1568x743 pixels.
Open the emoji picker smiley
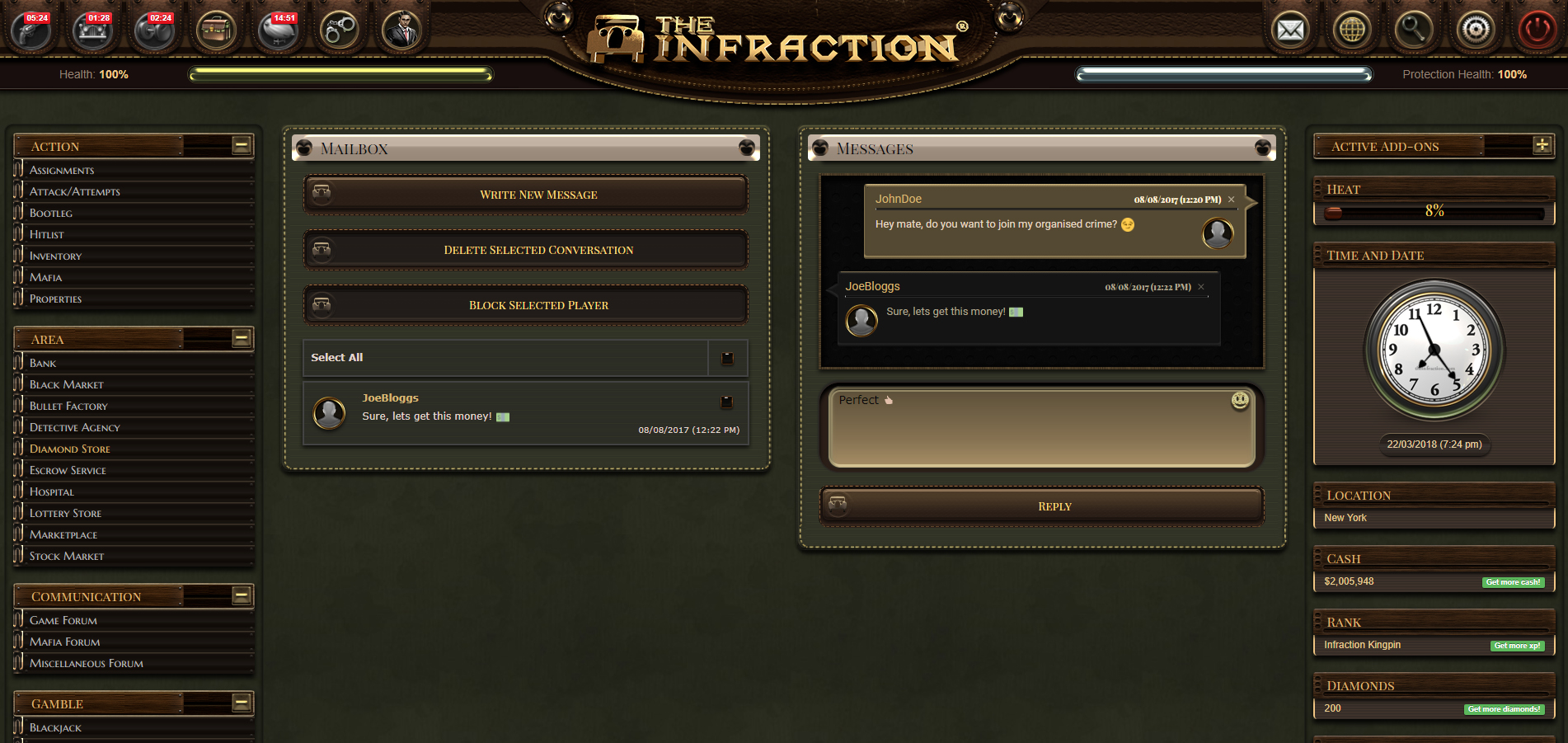click(x=1240, y=400)
